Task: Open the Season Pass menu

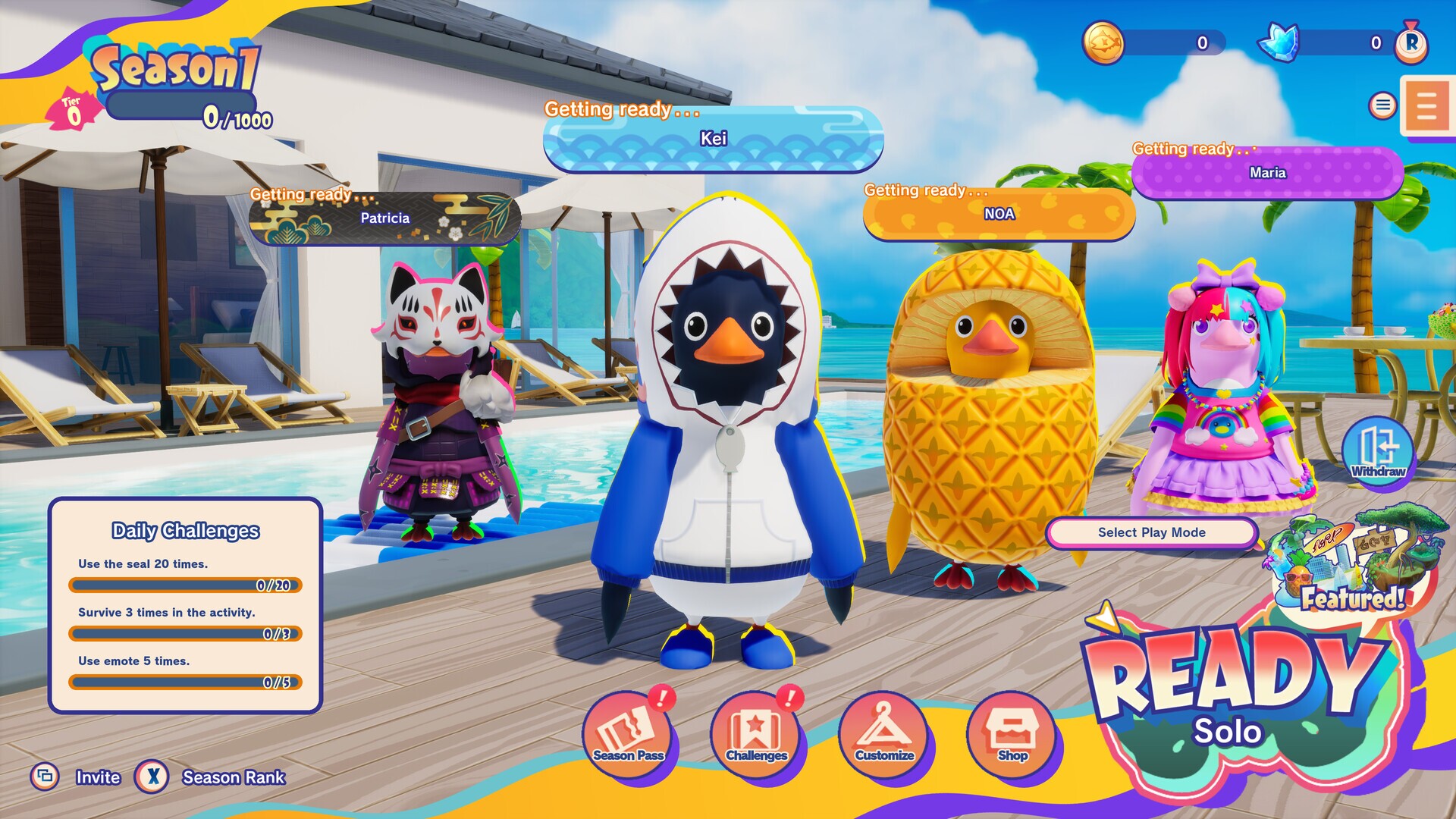Action: coord(628,733)
